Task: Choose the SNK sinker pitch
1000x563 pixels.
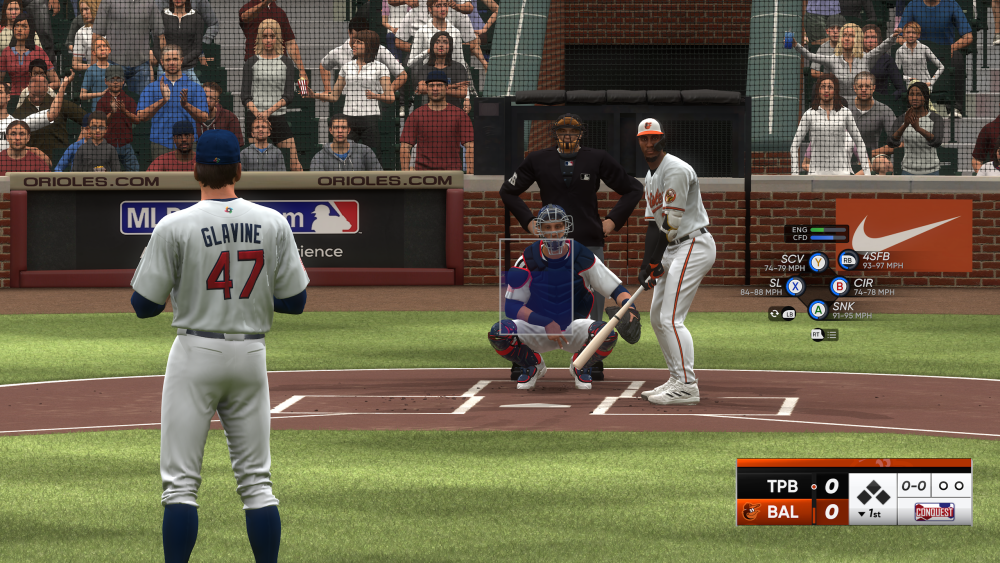Action: point(818,309)
